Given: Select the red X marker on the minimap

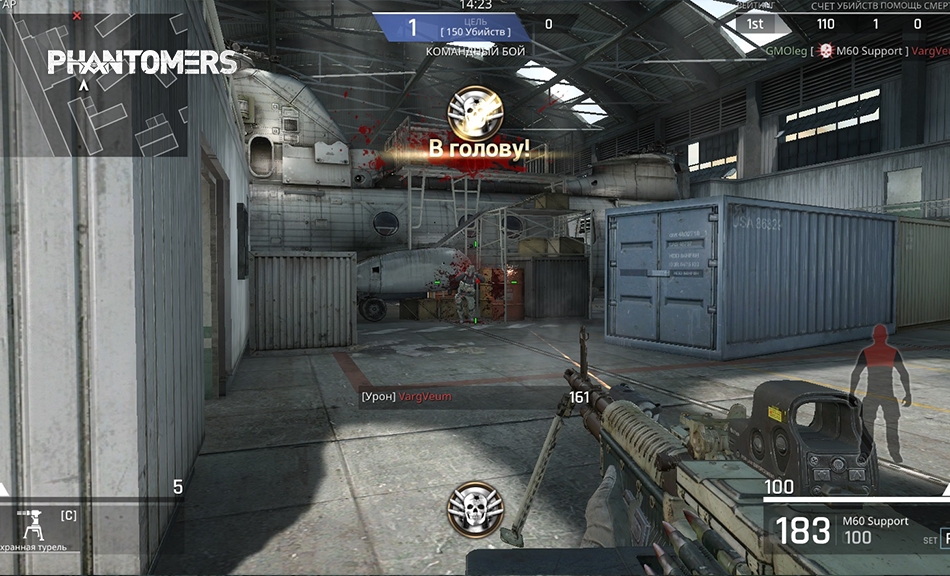Looking at the screenshot, I should (77, 16).
